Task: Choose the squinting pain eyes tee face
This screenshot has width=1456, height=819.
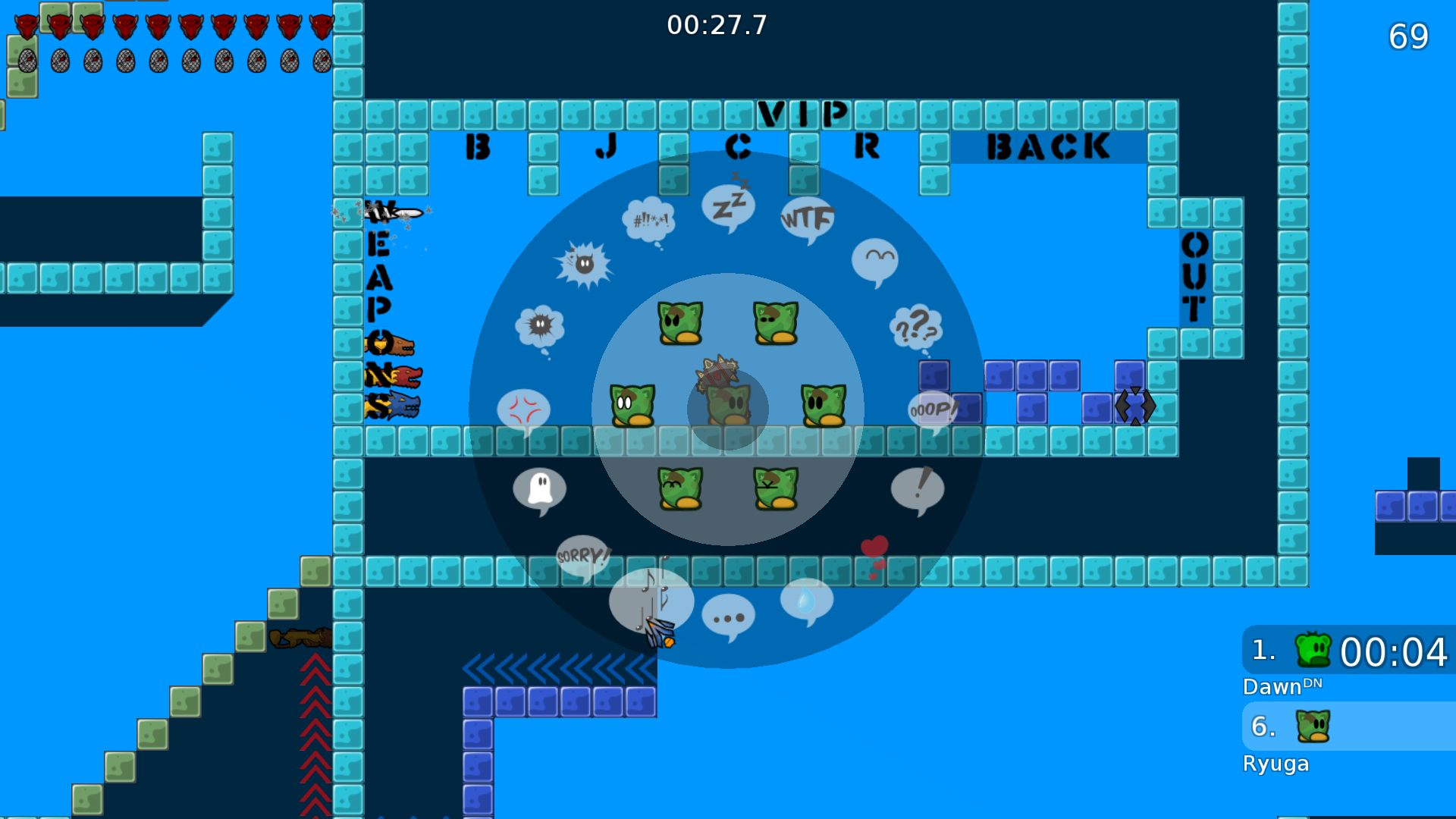Action: 776,322
